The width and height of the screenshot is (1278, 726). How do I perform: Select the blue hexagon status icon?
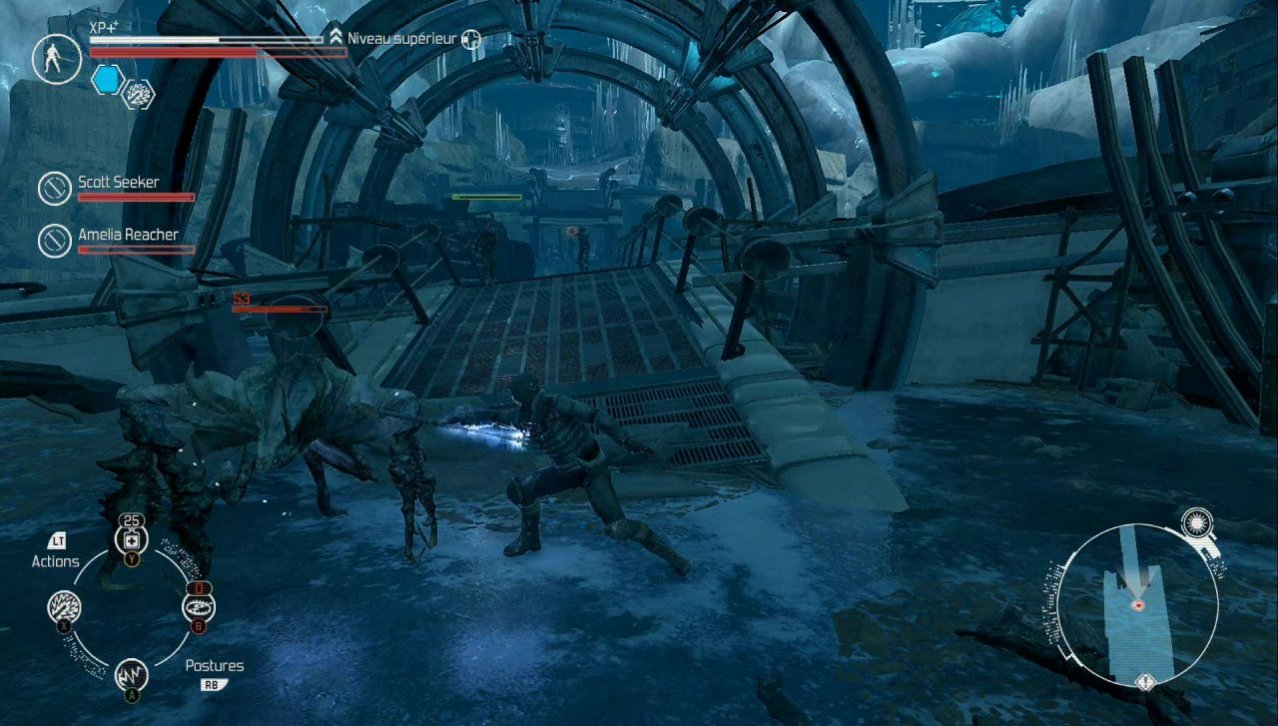tap(106, 80)
